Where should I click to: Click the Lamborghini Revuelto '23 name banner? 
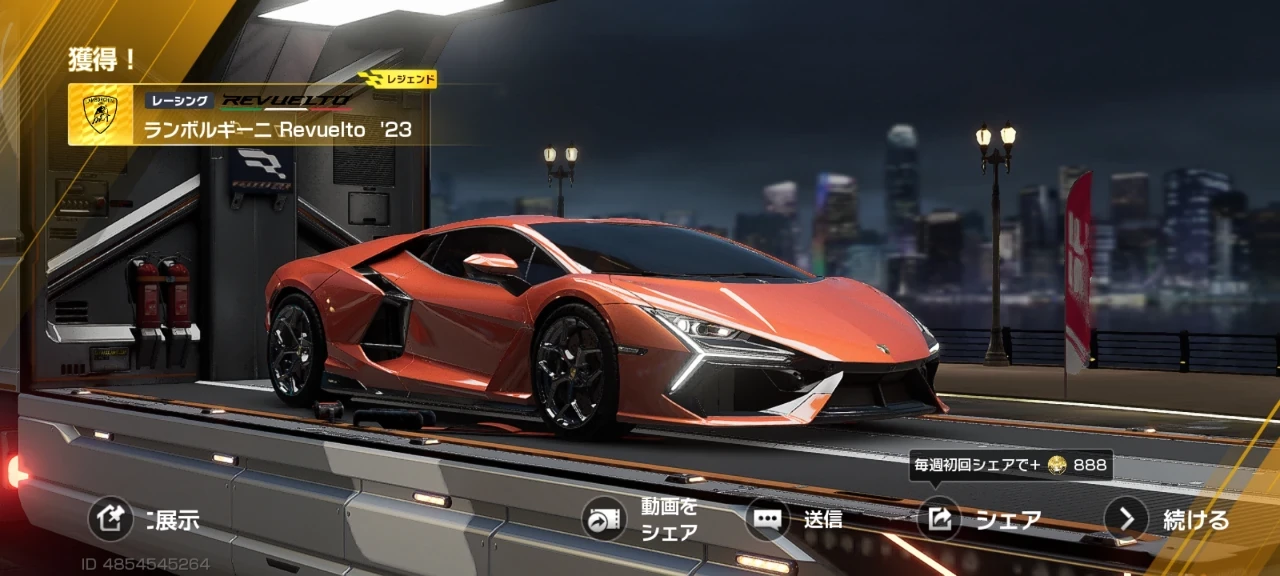click(x=278, y=129)
